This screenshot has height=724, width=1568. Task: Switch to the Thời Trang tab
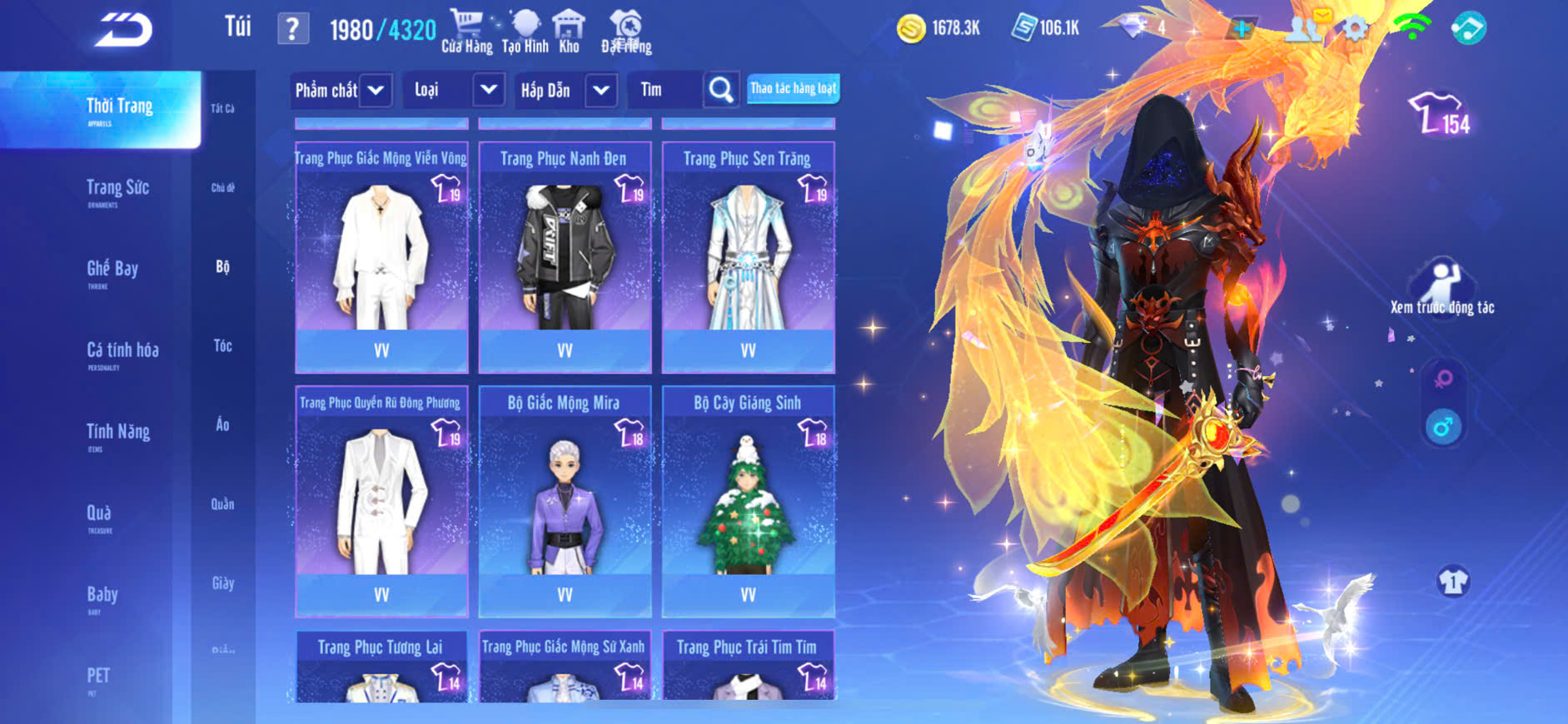coord(119,110)
